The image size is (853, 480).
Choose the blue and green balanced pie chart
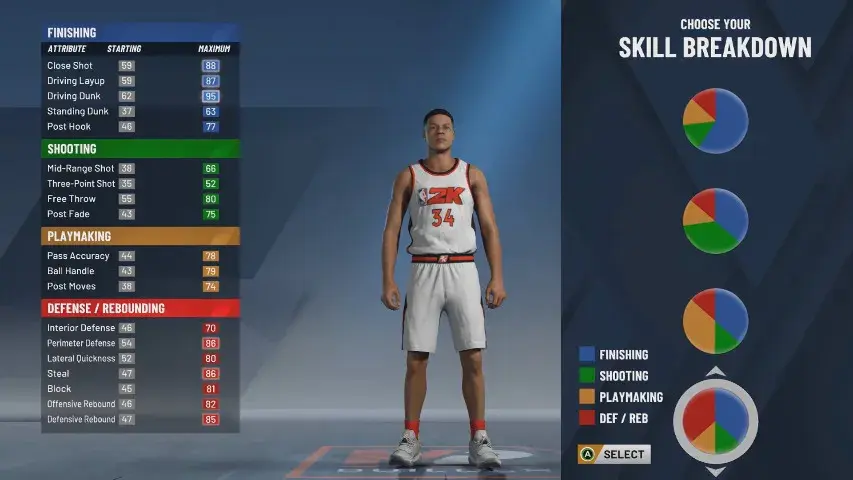coord(715,221)
